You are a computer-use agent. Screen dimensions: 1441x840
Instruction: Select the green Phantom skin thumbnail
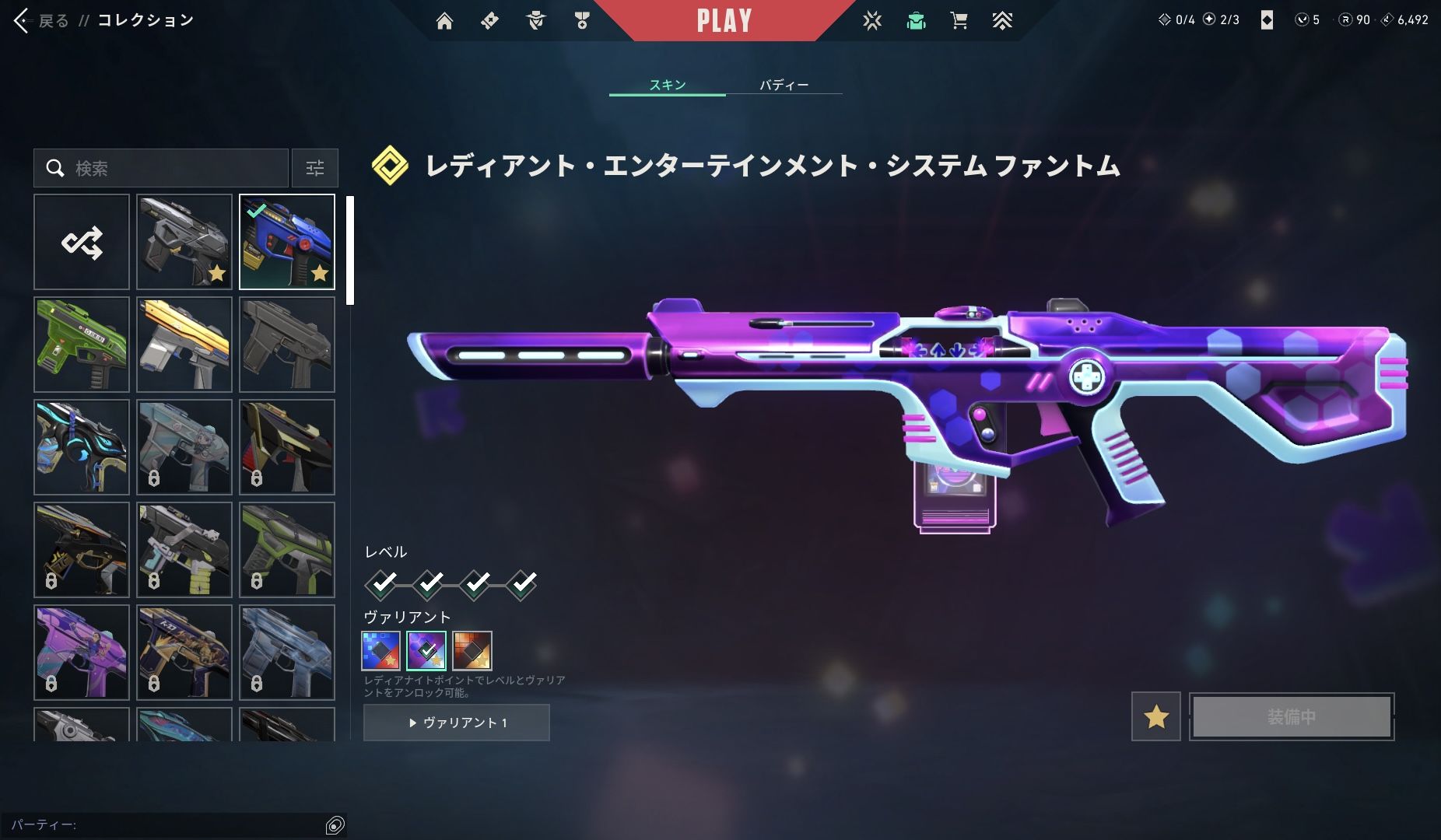click(82, 345)
